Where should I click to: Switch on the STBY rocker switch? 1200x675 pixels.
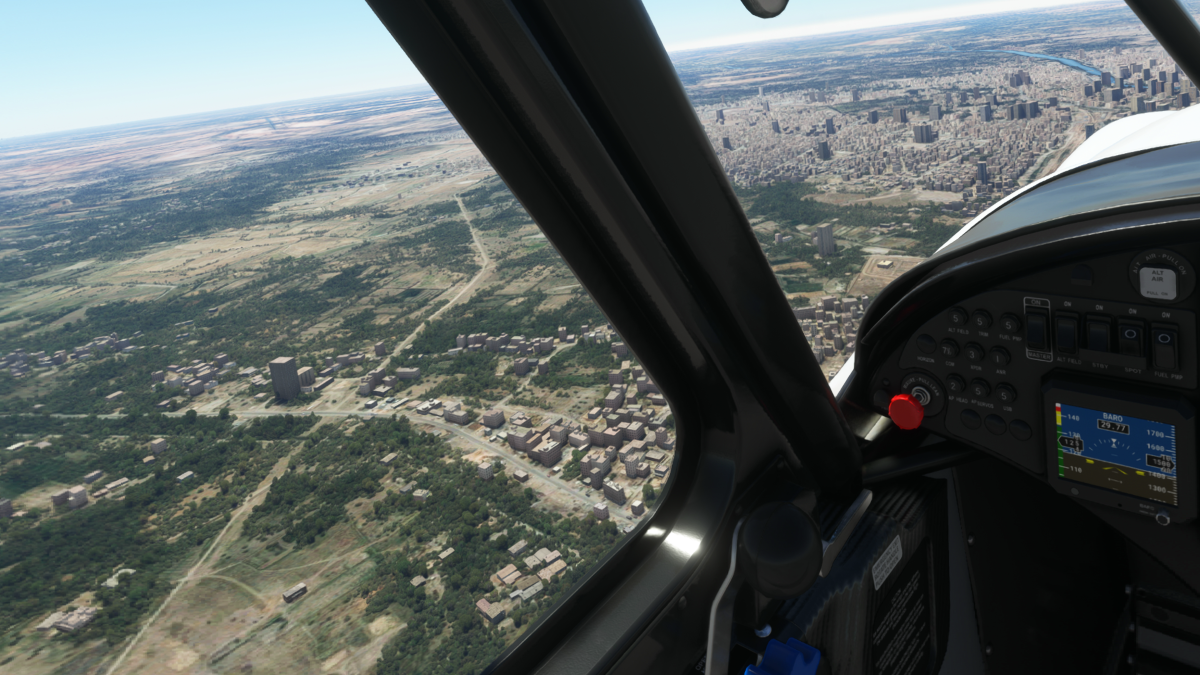point(1099,336)
